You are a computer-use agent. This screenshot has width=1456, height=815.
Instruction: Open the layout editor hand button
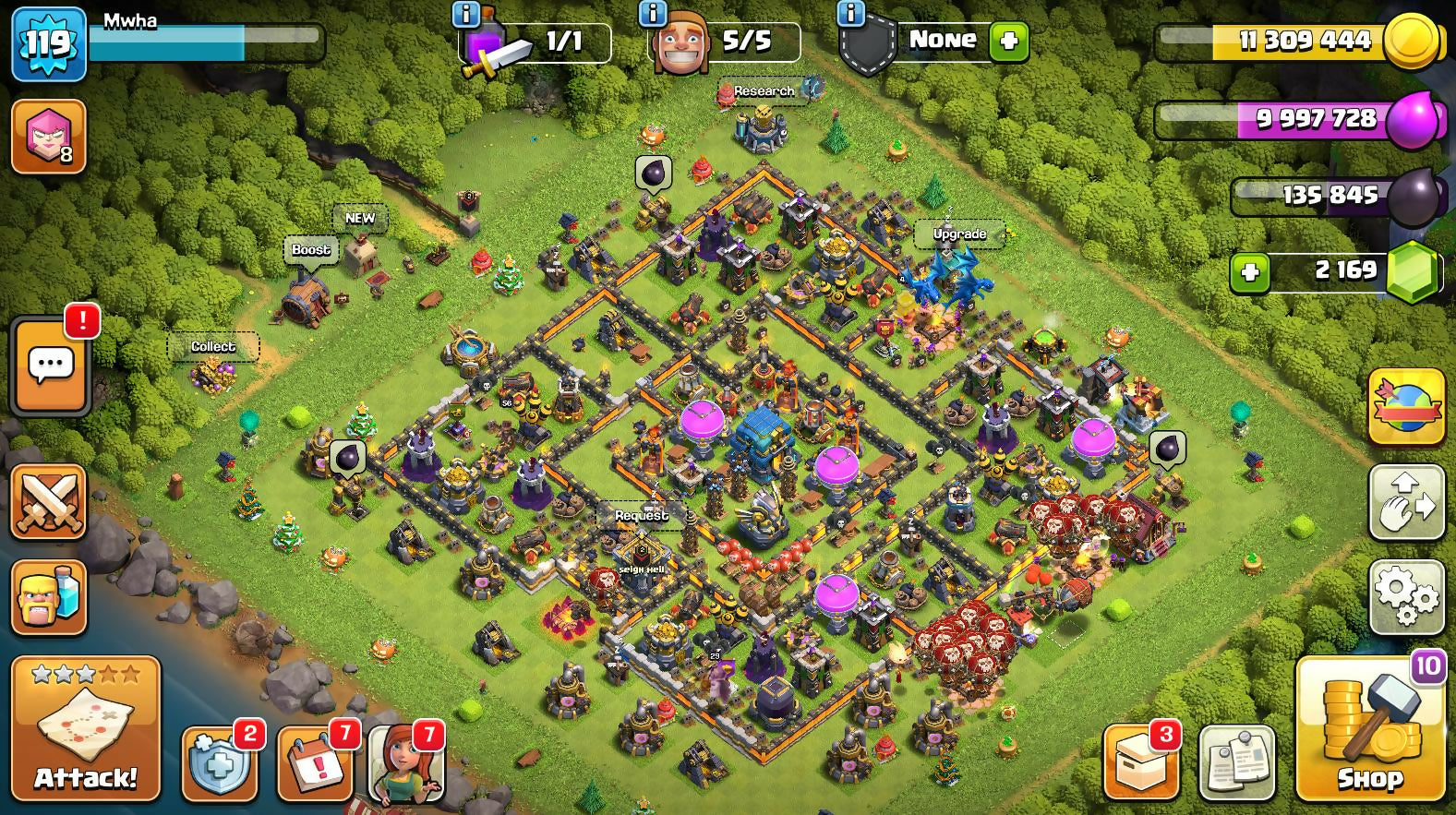1406,501
